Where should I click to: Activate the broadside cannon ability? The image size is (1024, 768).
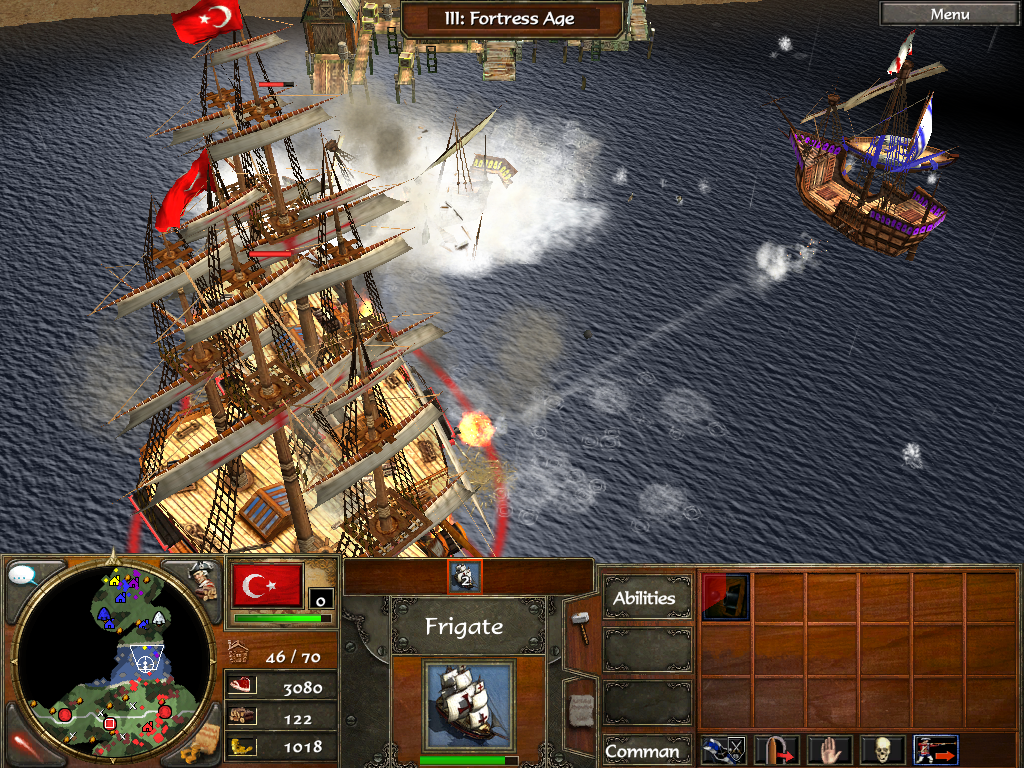coord(725,597)
